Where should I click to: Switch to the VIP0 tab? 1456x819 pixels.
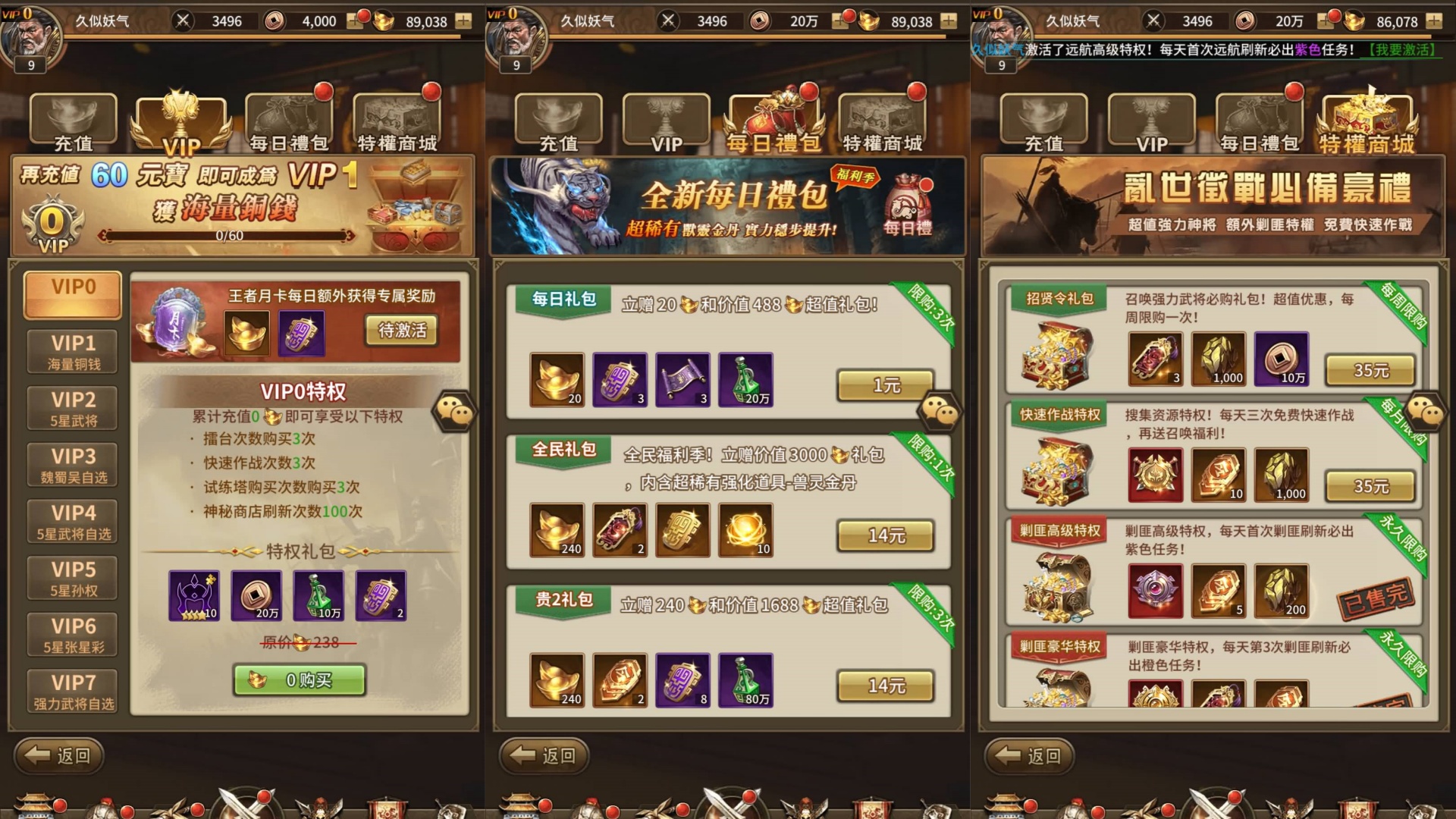pos(71,294)
